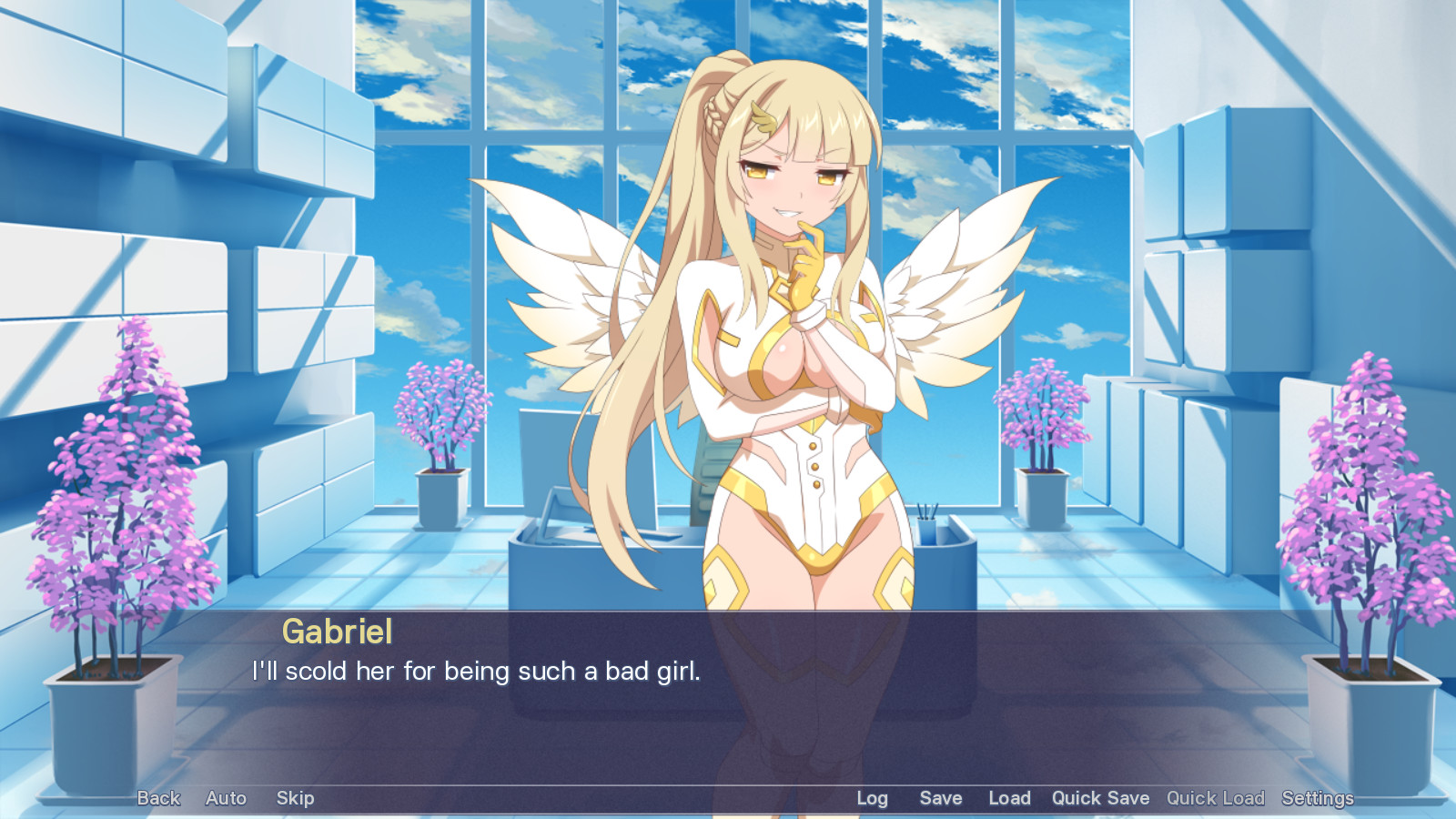Open the Load screen
Viewport: 1456px width, 819px height.
[1008, 798]
